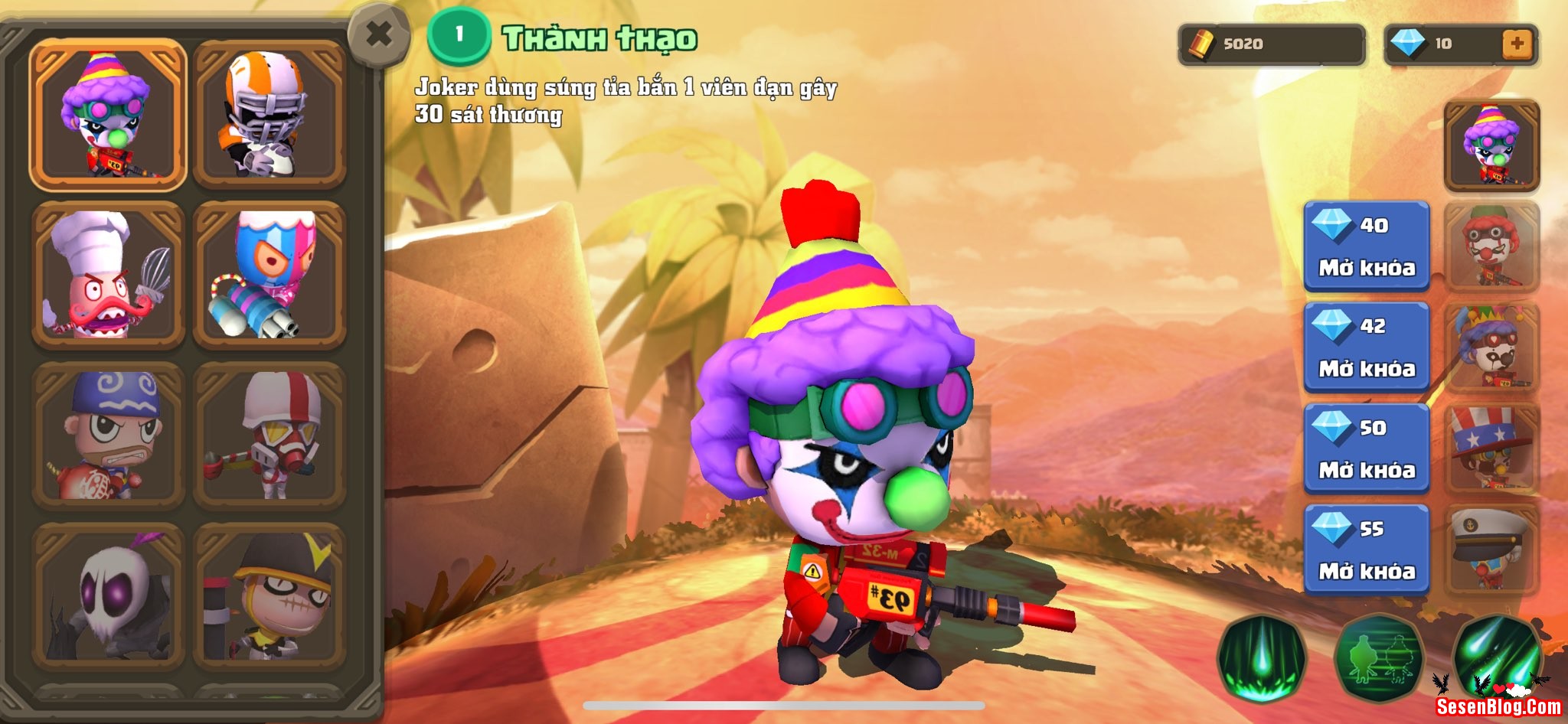Unlock the skin costing 42 diamonds
The height and width of the screenshot is (724, 1568).
1367,347
